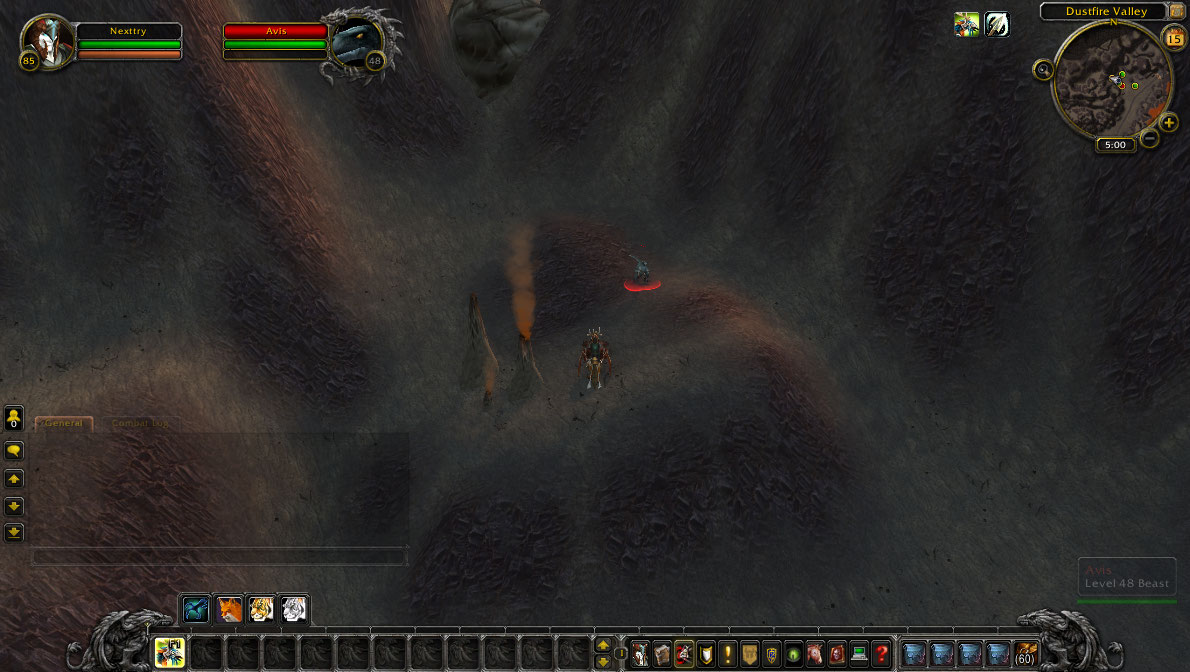Open the chat menu speech bubble button
The width and height of the screenshot is (1190, 672).
point(14,451)
